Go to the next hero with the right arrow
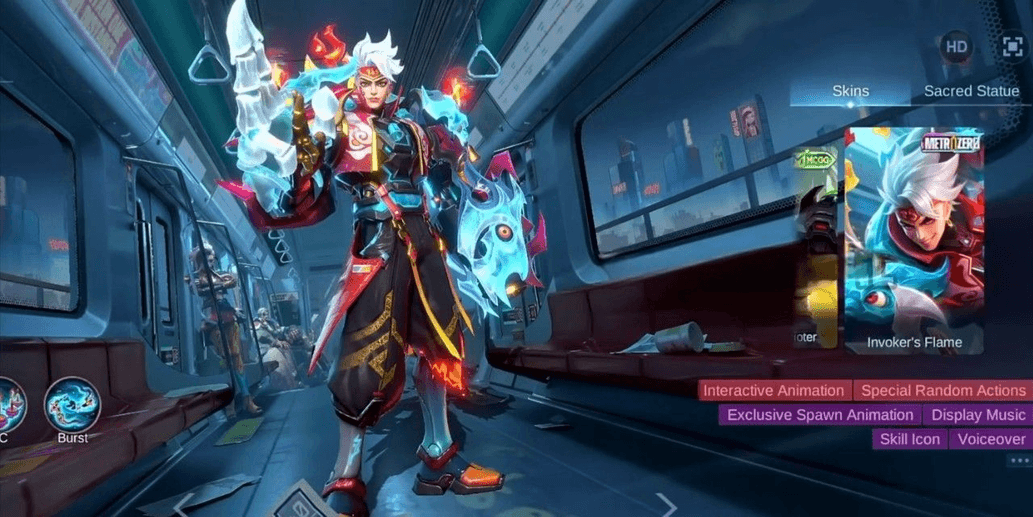 pyautogui.click(x=666, y=504)
